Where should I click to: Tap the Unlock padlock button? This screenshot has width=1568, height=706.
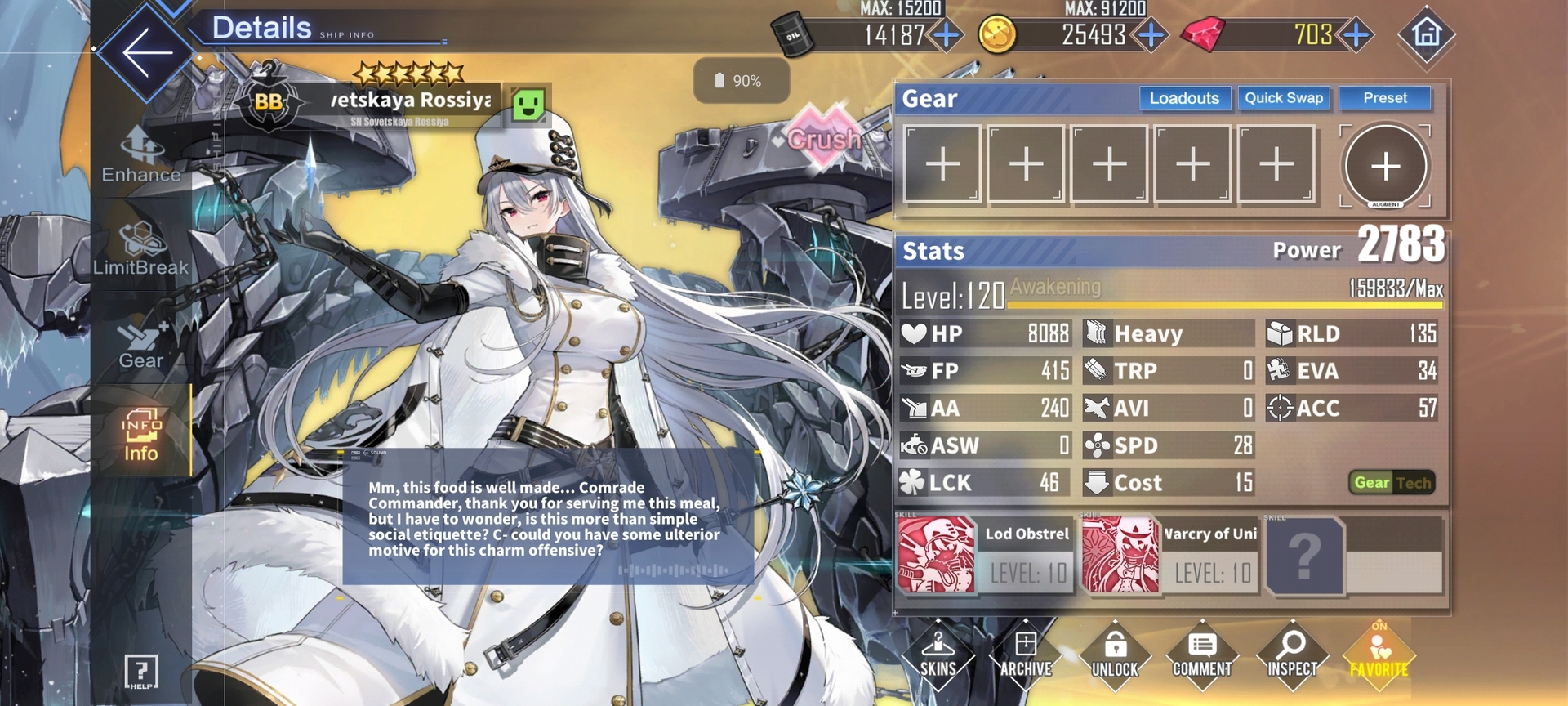click(x=1115, y=655)
